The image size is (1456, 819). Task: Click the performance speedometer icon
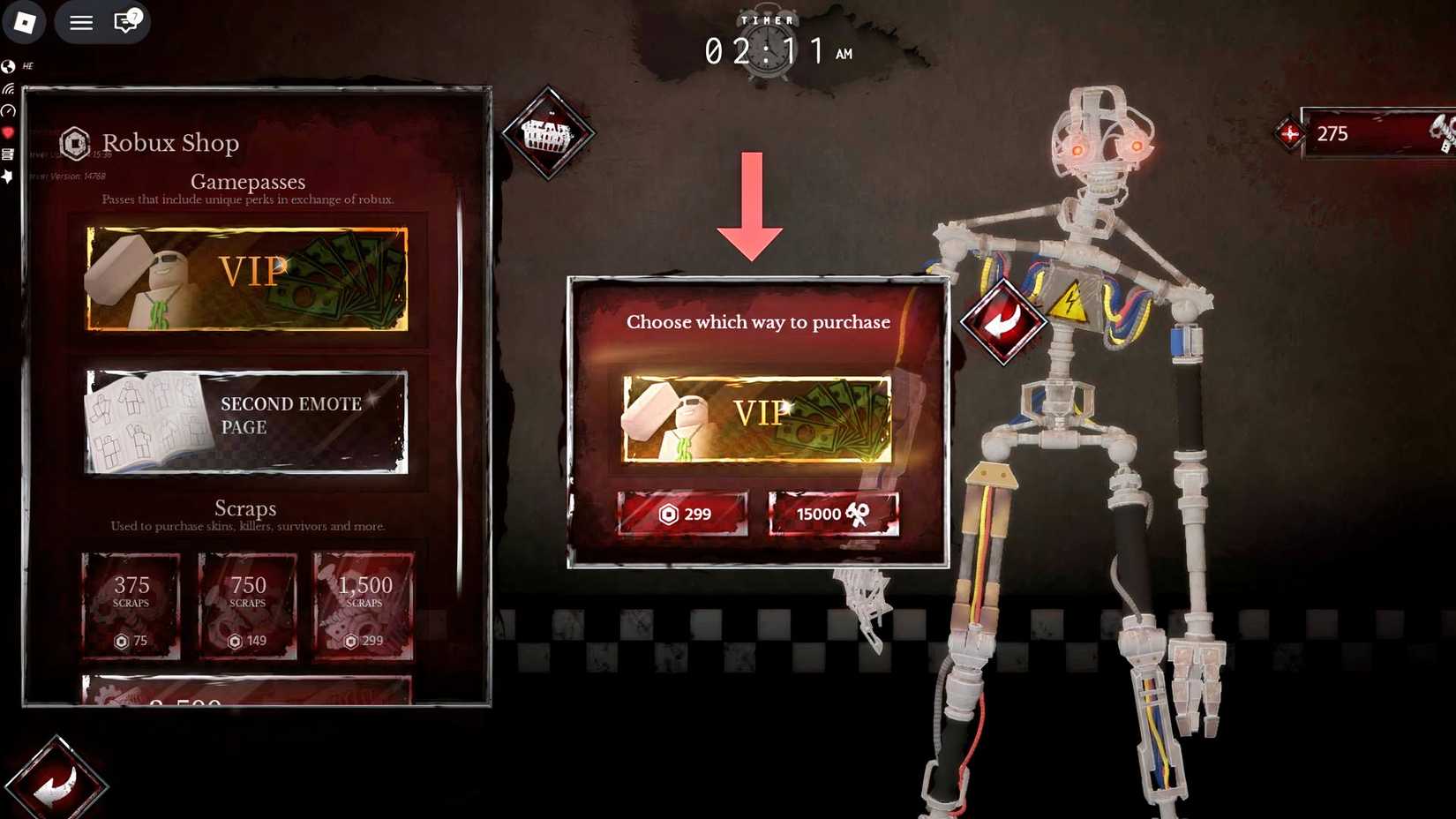(x=8, y=111)
